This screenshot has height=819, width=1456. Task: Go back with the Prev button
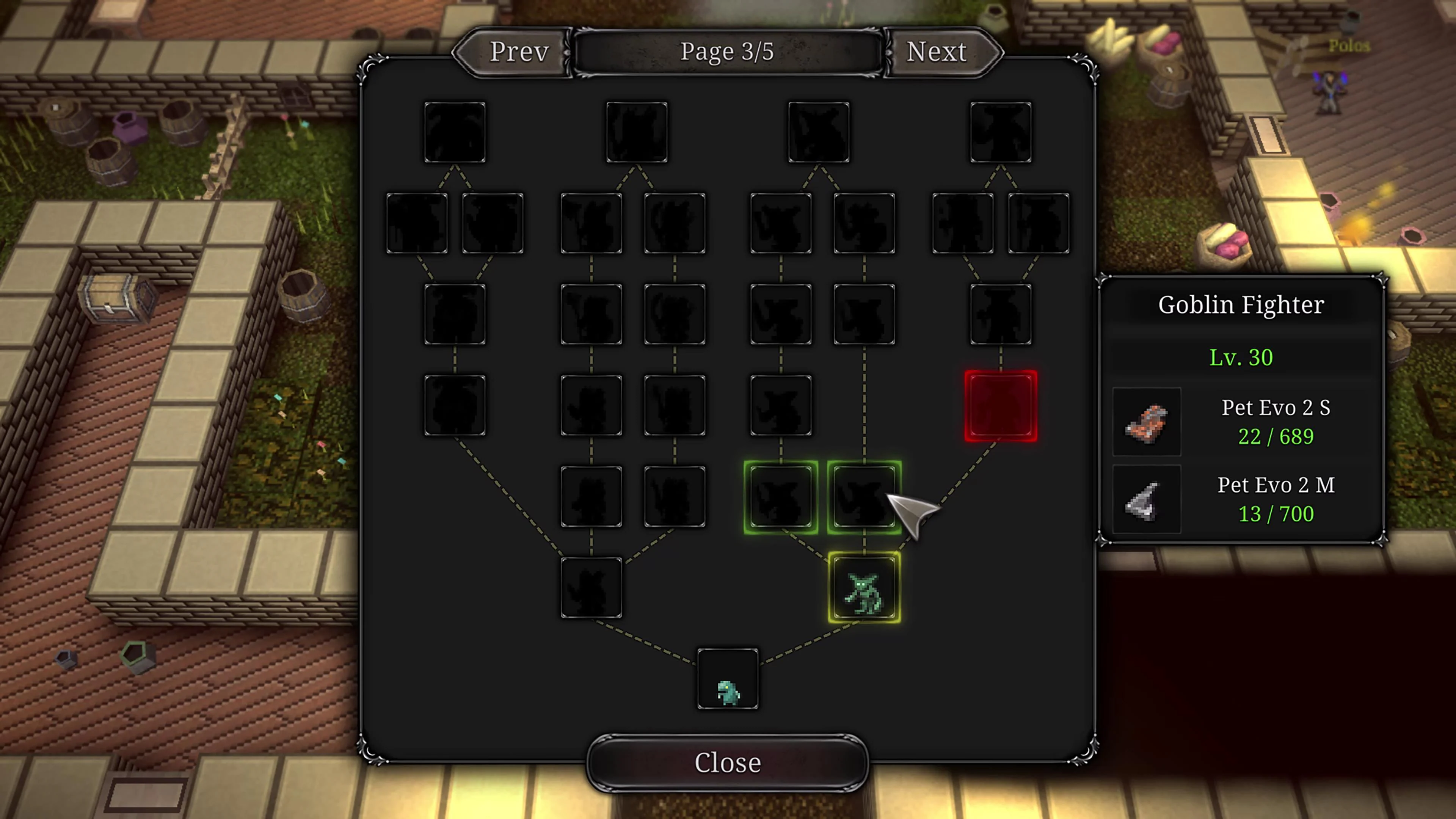[x=518, y=51]
